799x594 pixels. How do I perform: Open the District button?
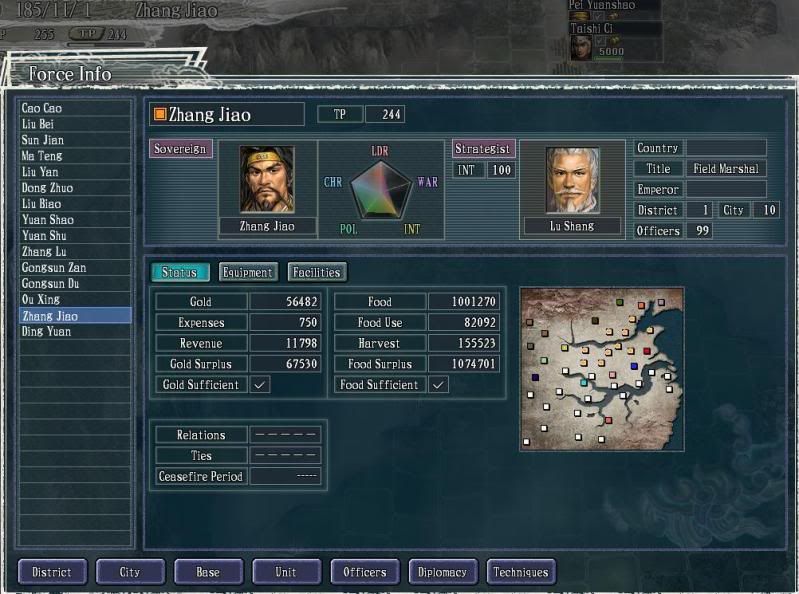click(52, 572)
